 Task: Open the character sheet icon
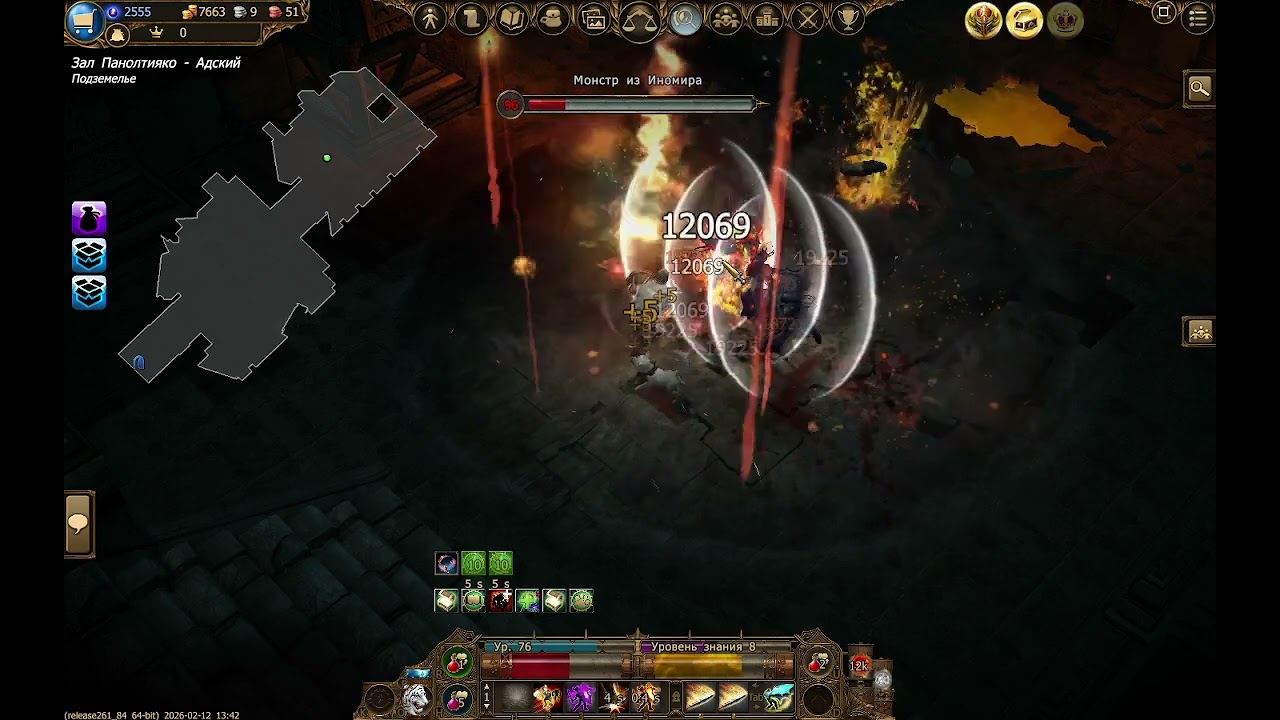coord(430,19)
